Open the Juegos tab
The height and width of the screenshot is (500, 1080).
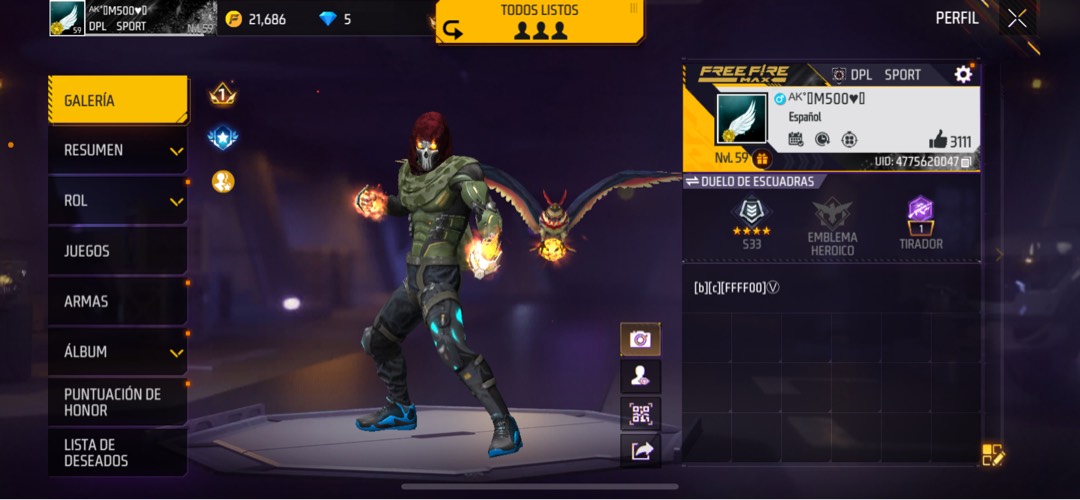(117, 251)
